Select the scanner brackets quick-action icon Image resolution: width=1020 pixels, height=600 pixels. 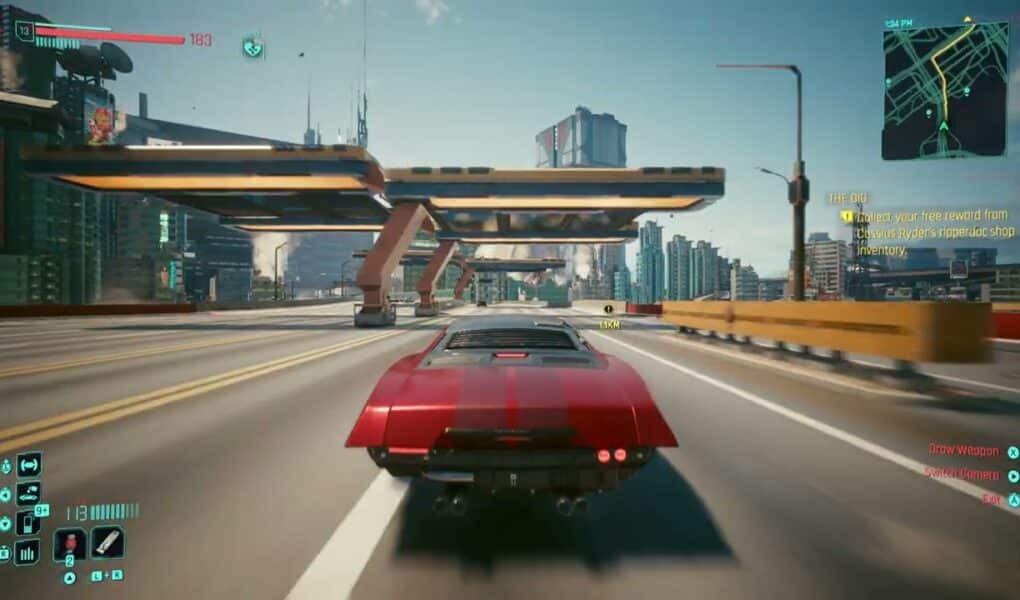(x=29, y=465)
